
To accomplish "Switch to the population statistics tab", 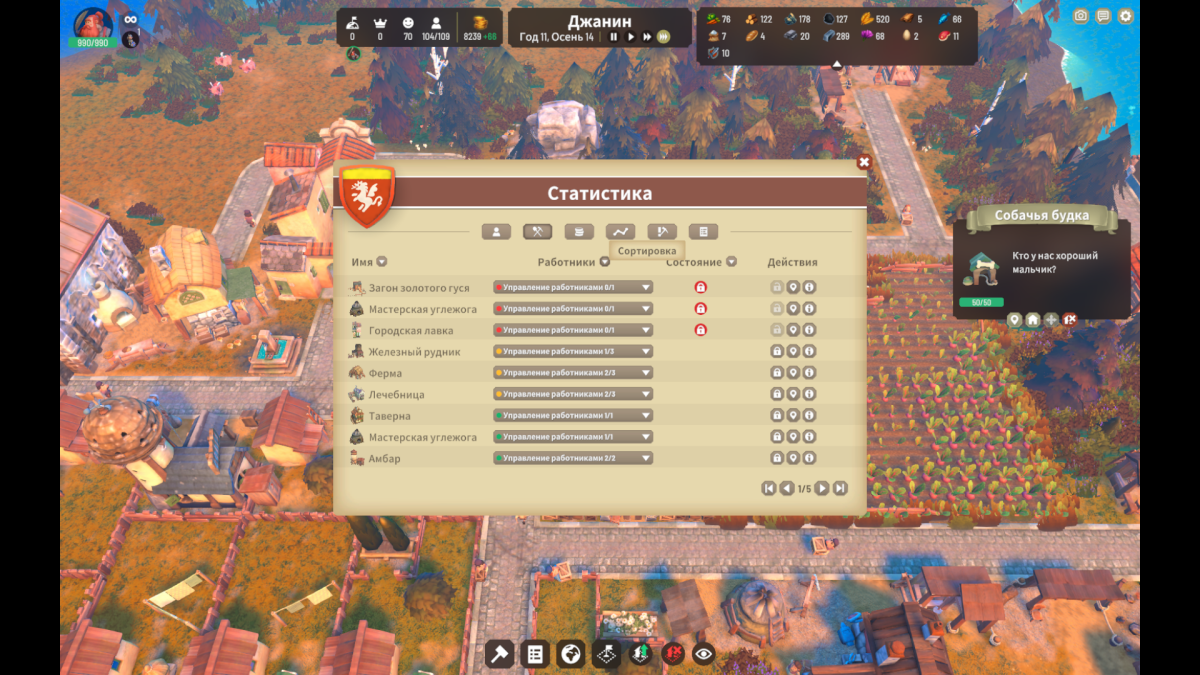I will tap(496, 232).
